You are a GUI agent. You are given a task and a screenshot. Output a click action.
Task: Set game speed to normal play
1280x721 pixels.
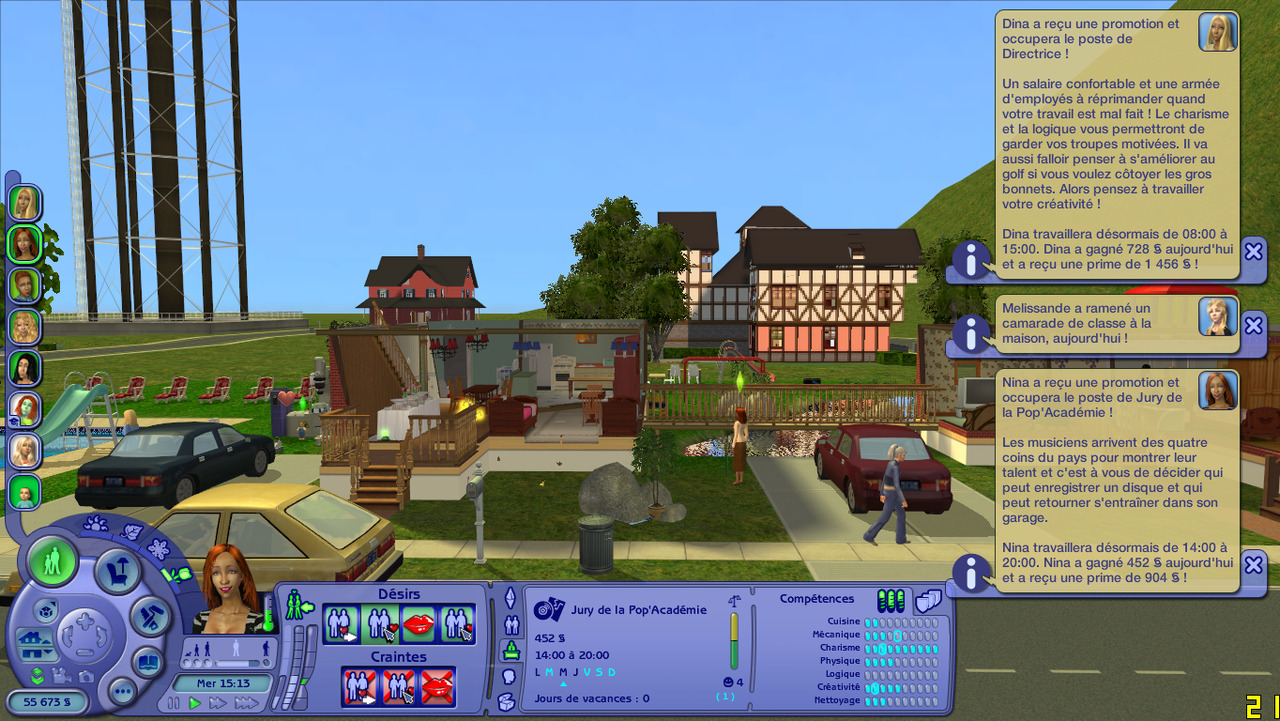[x=195, y=703]
